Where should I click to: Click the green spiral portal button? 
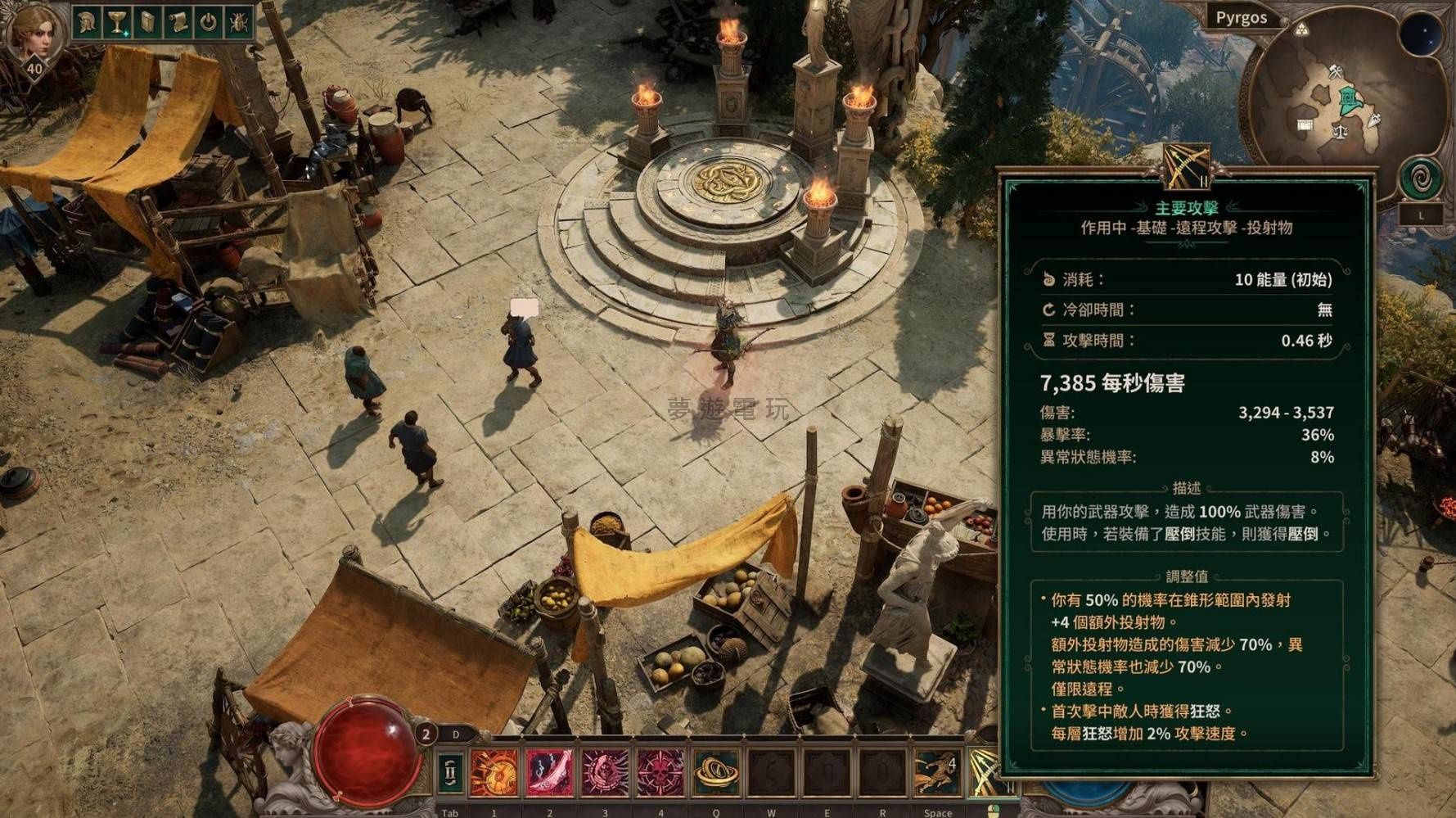[x=1421, y=179]
